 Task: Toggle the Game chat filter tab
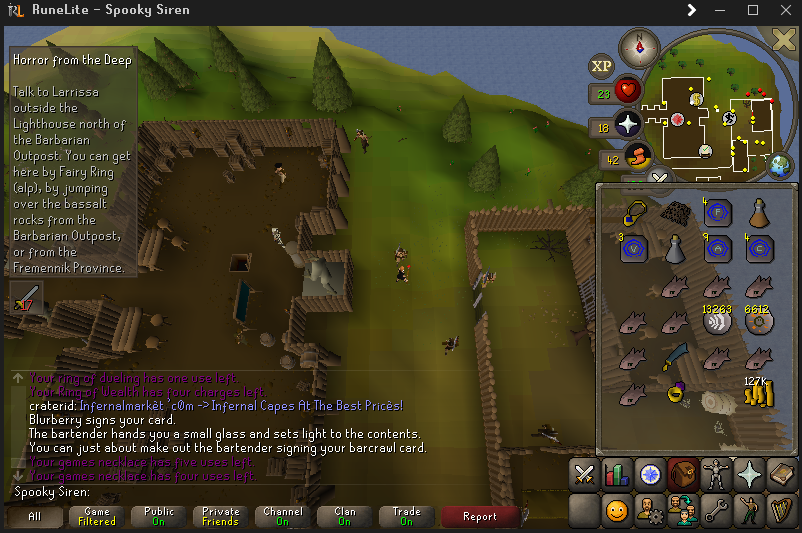97,516
